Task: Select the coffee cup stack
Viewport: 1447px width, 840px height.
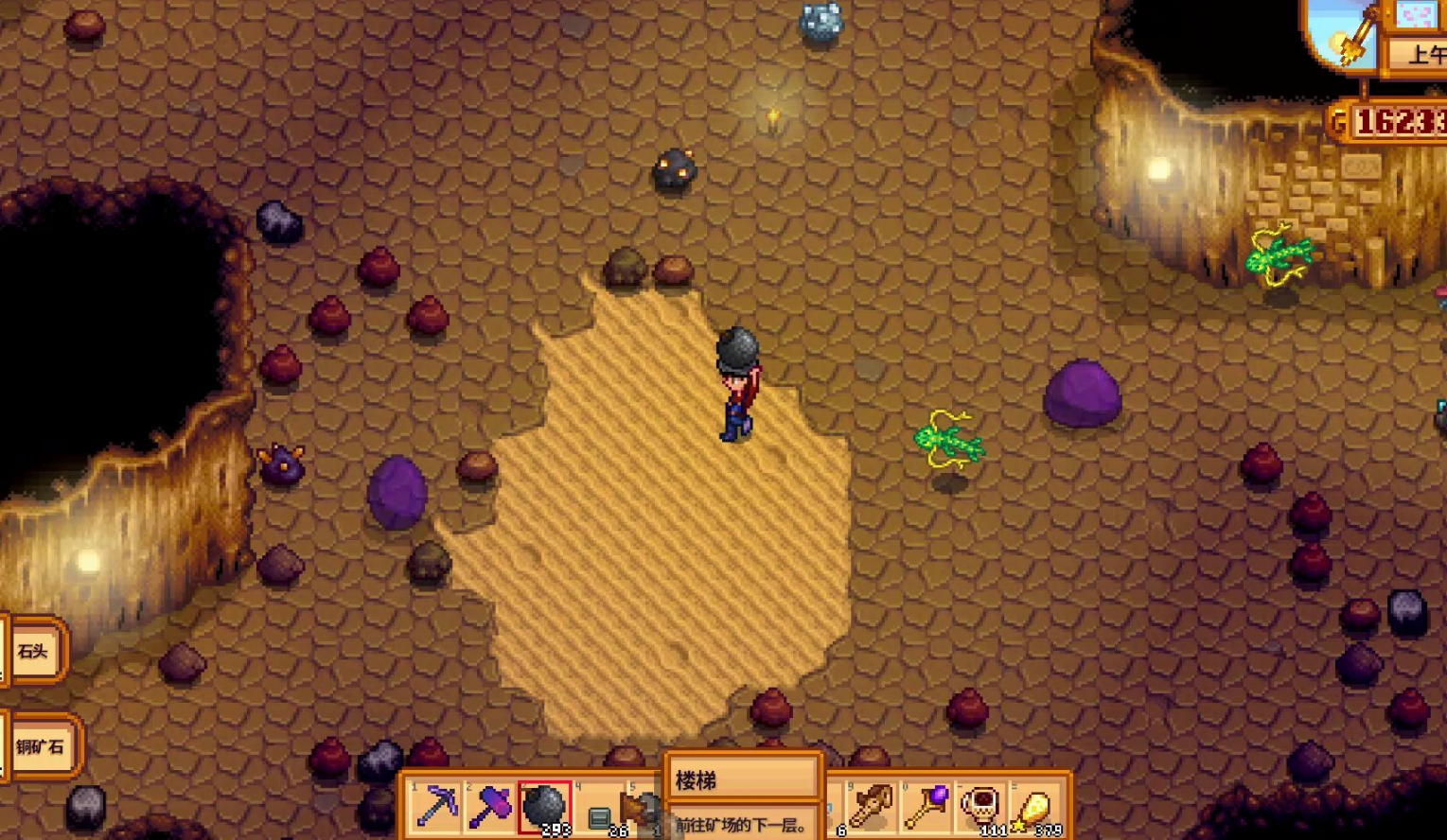Action: click(x=980, y=806)
